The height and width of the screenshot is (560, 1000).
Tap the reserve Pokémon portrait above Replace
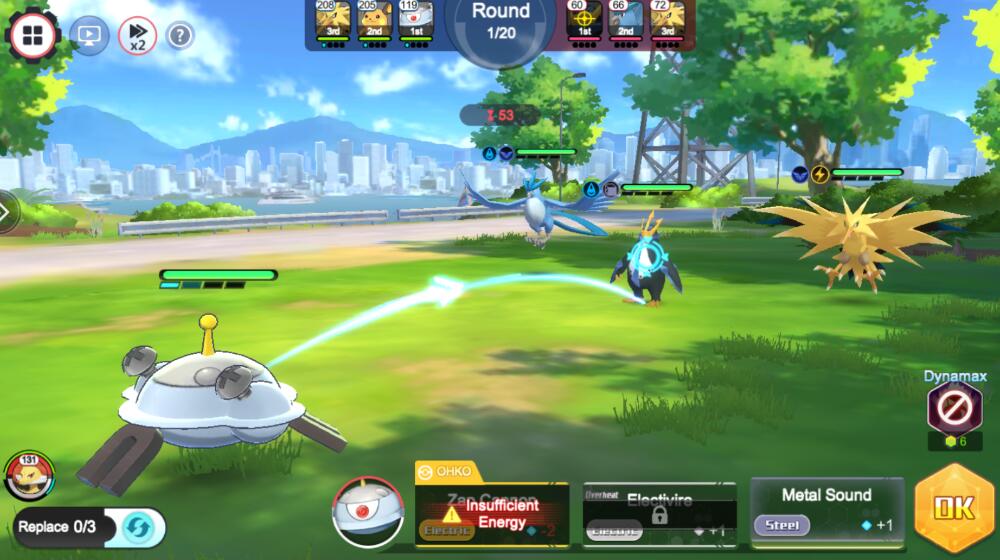coord(30,475)
